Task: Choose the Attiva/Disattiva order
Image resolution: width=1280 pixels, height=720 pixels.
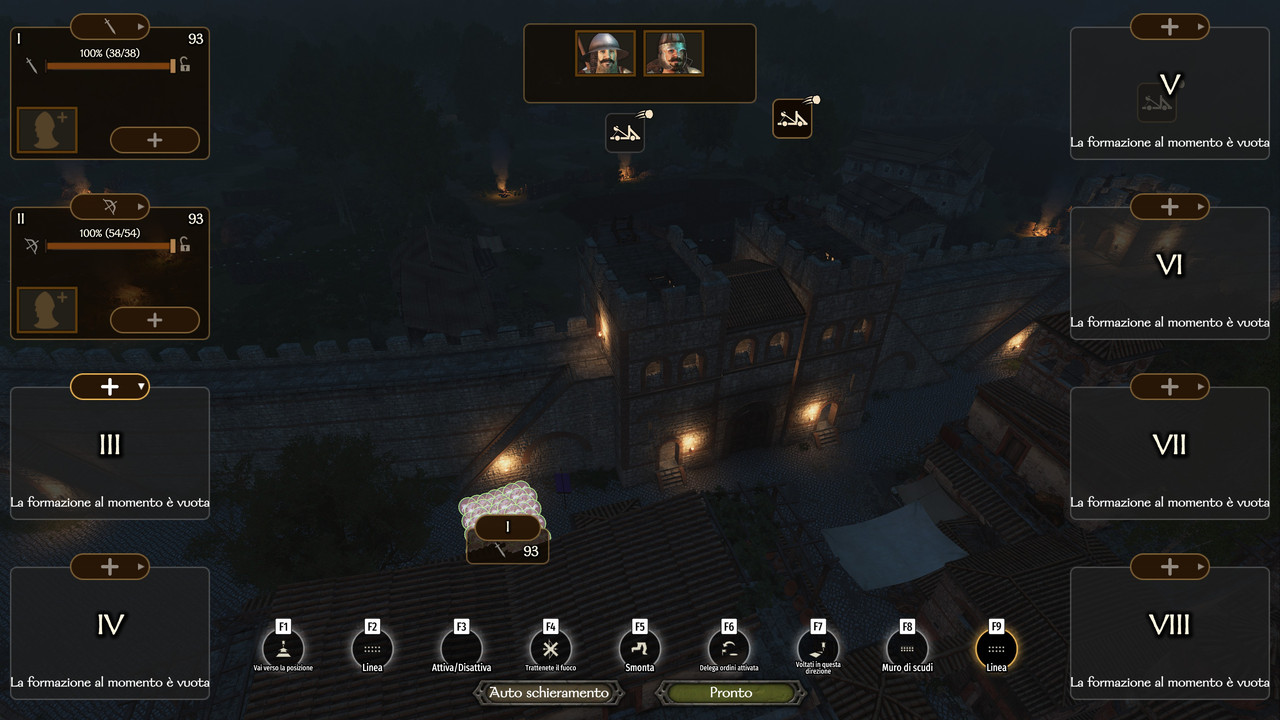Action: click(x=461, y=648)
